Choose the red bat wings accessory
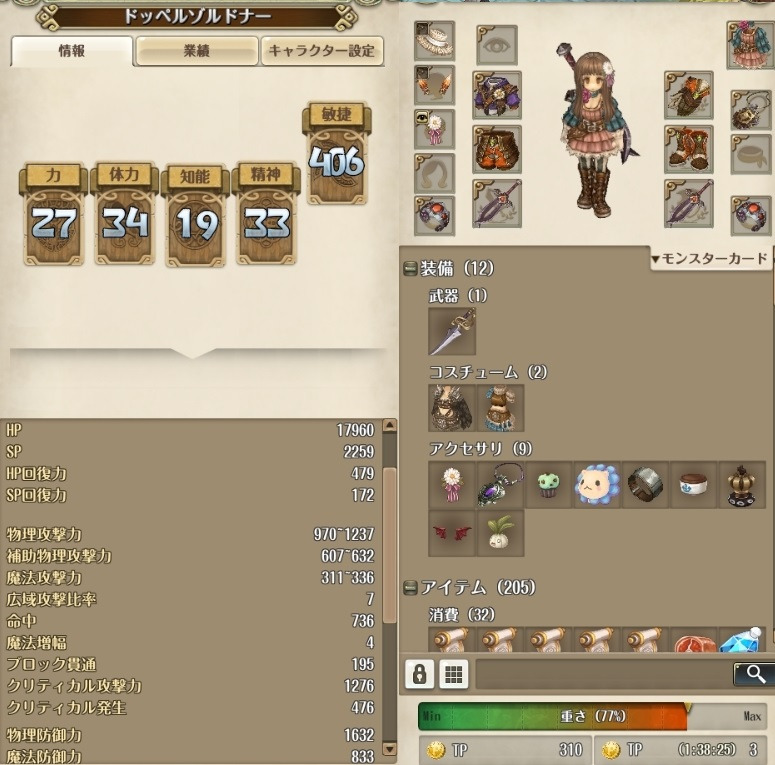 point(452,533)
